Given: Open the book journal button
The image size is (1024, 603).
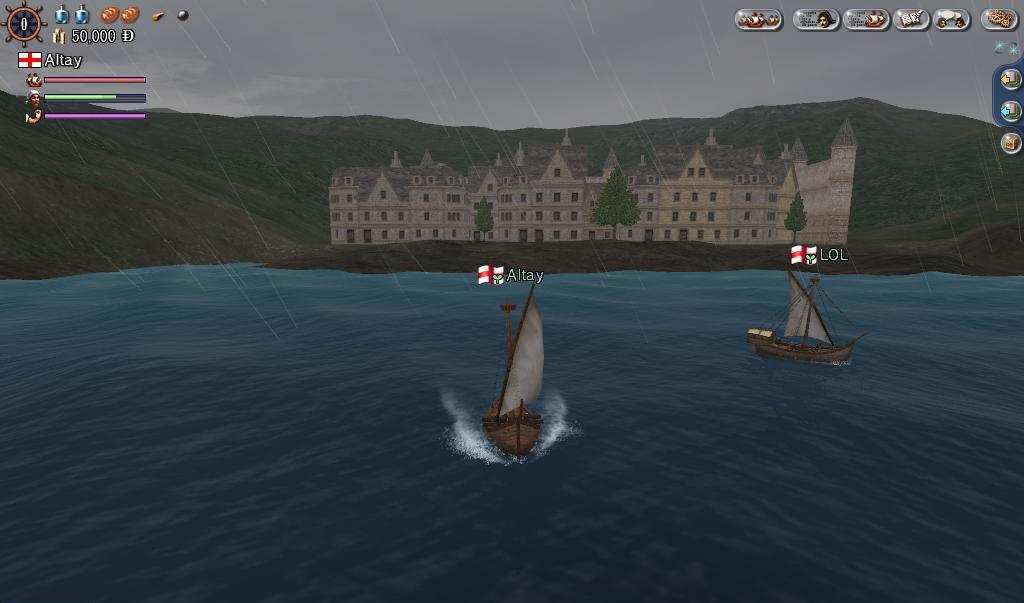Looking at the screenshot, I should click(911, 19).
